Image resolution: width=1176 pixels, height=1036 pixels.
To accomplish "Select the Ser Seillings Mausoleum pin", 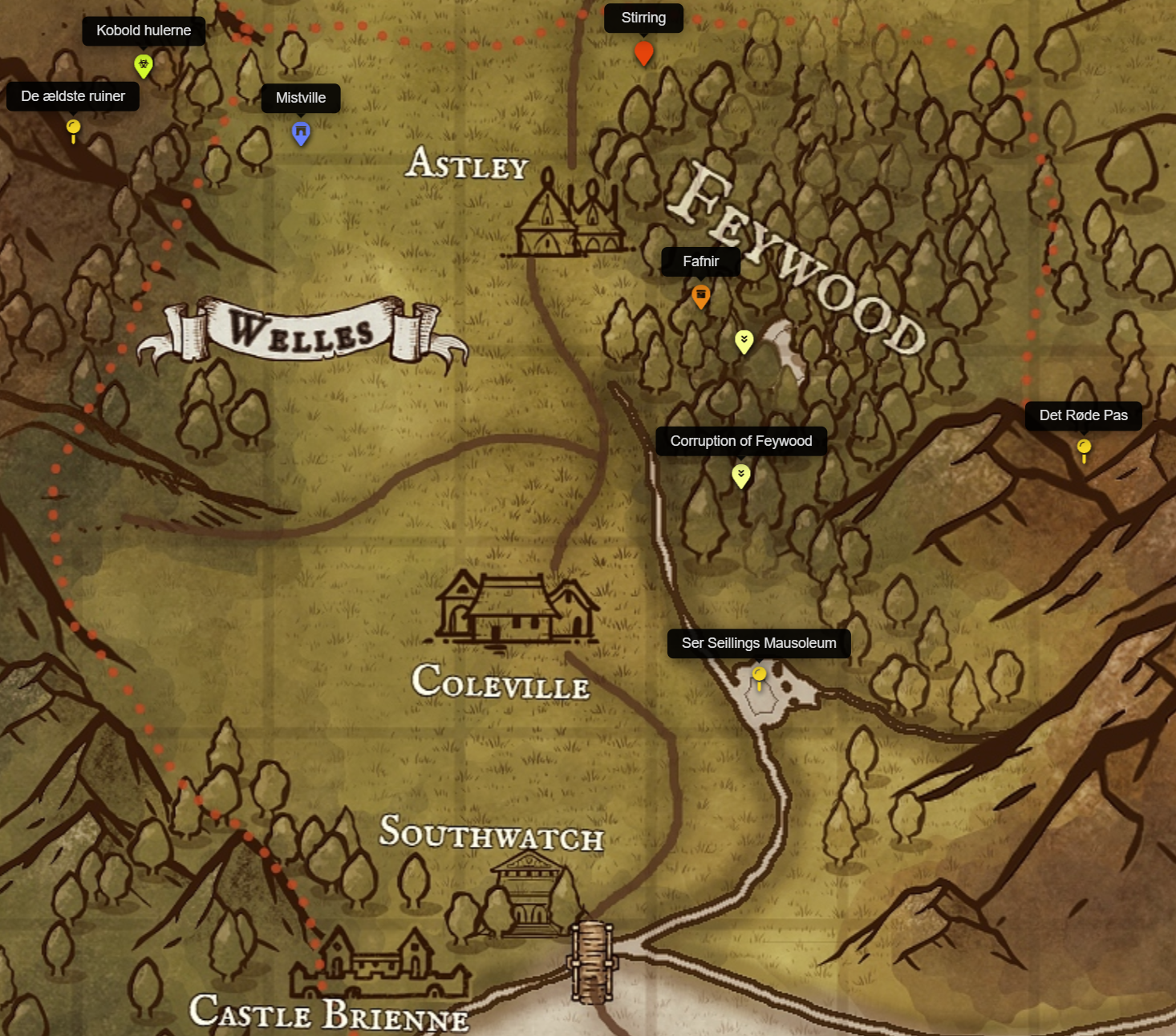I will 759,676.
